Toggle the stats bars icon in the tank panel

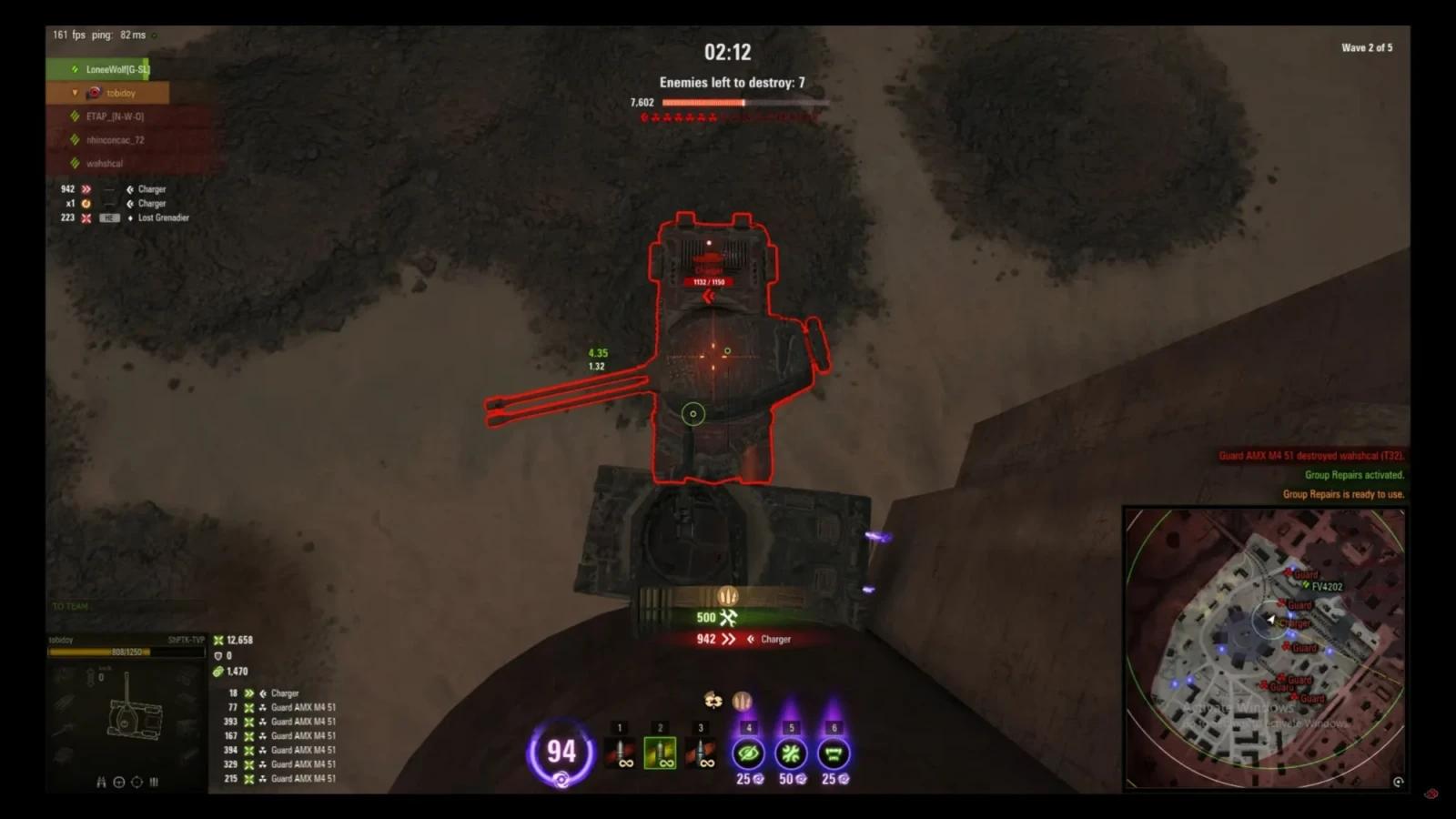[x=154, y=782]
